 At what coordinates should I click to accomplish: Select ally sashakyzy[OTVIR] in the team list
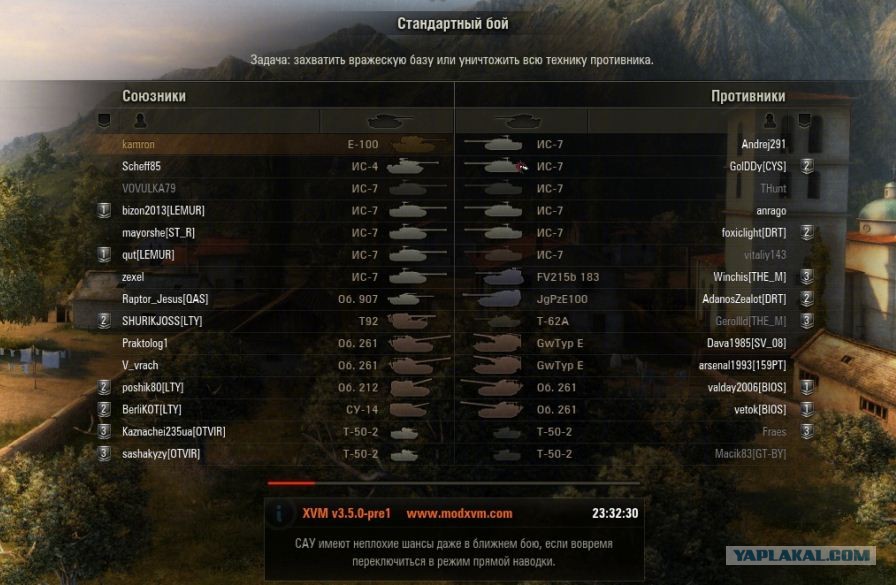[161, 454]
